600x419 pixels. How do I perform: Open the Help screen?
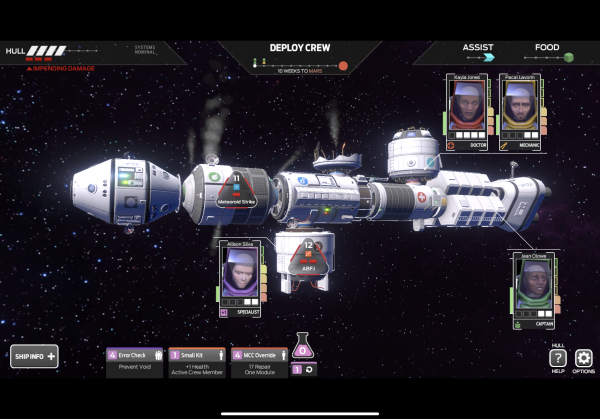point(558,360)
